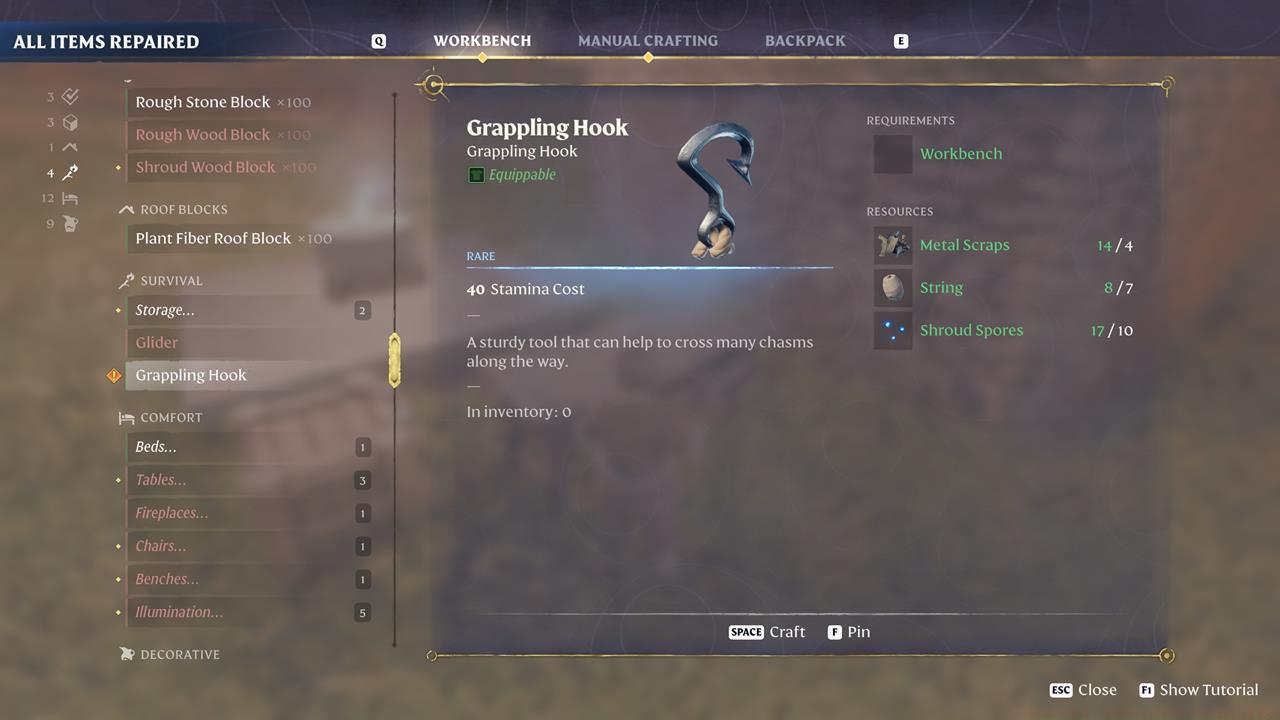This screenshot has width=1280, height=720.
Task: Click the cube block-count icon in sidebar
Action: (68, 121)
